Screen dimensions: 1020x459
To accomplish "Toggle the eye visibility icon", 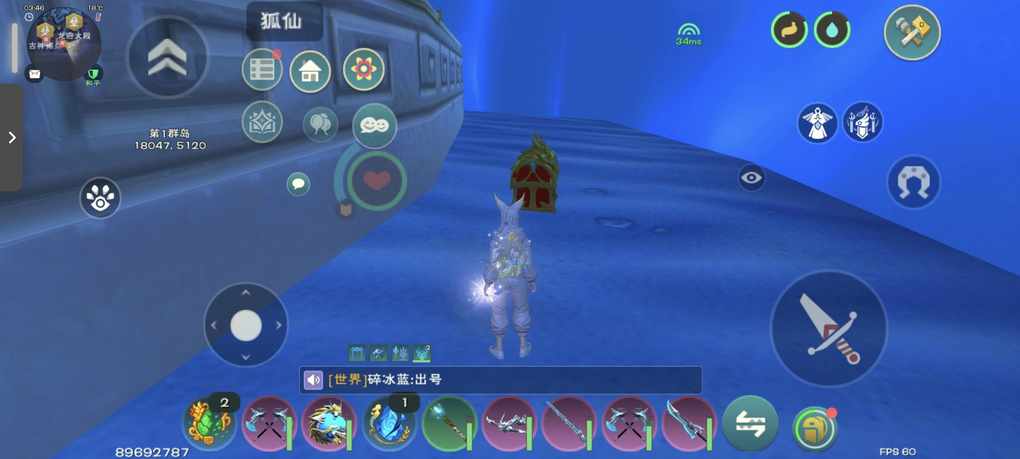I will pos(752,178).
